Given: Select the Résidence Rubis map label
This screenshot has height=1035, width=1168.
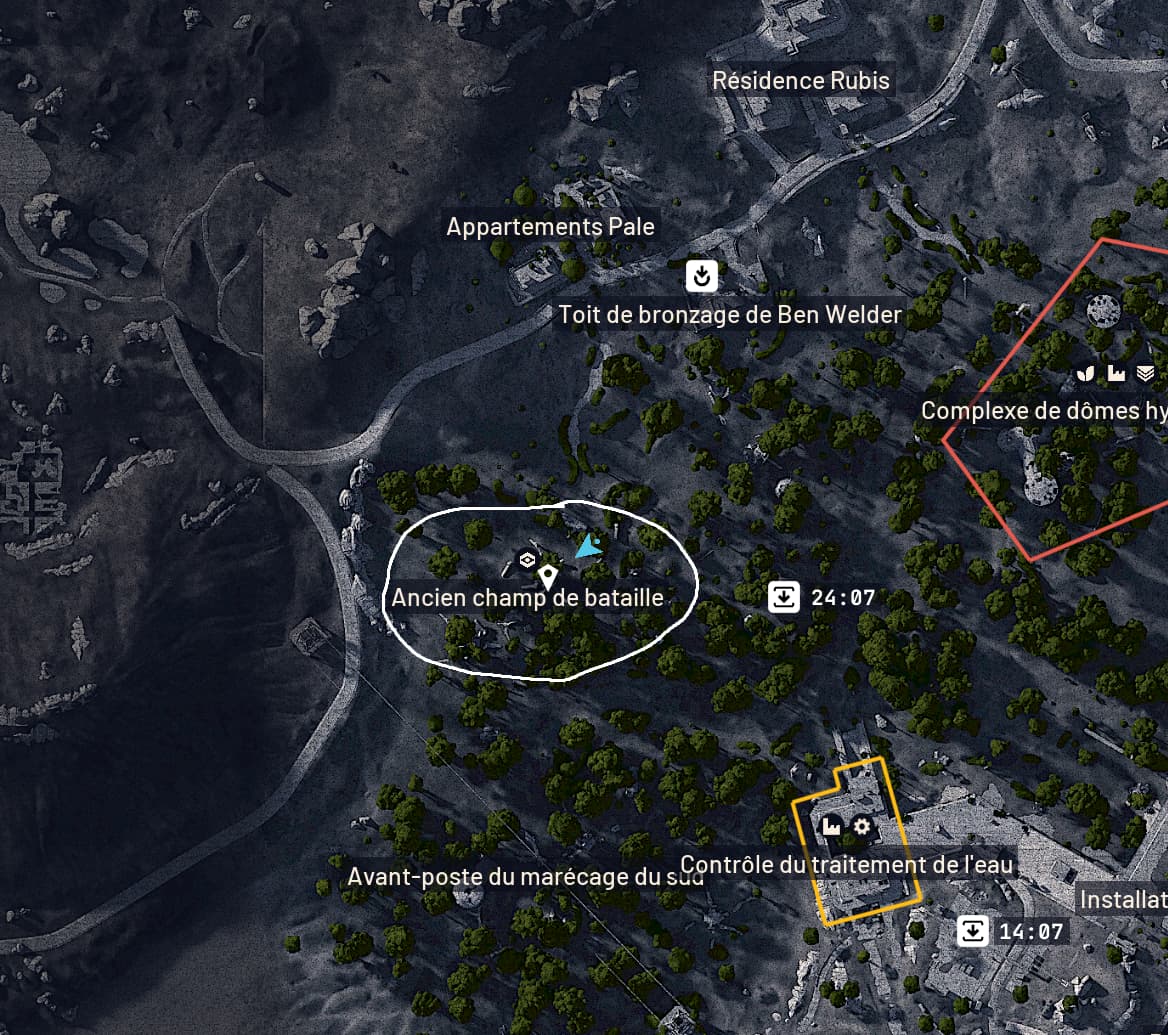Looking at the screenshot, I should click(800, 81).
